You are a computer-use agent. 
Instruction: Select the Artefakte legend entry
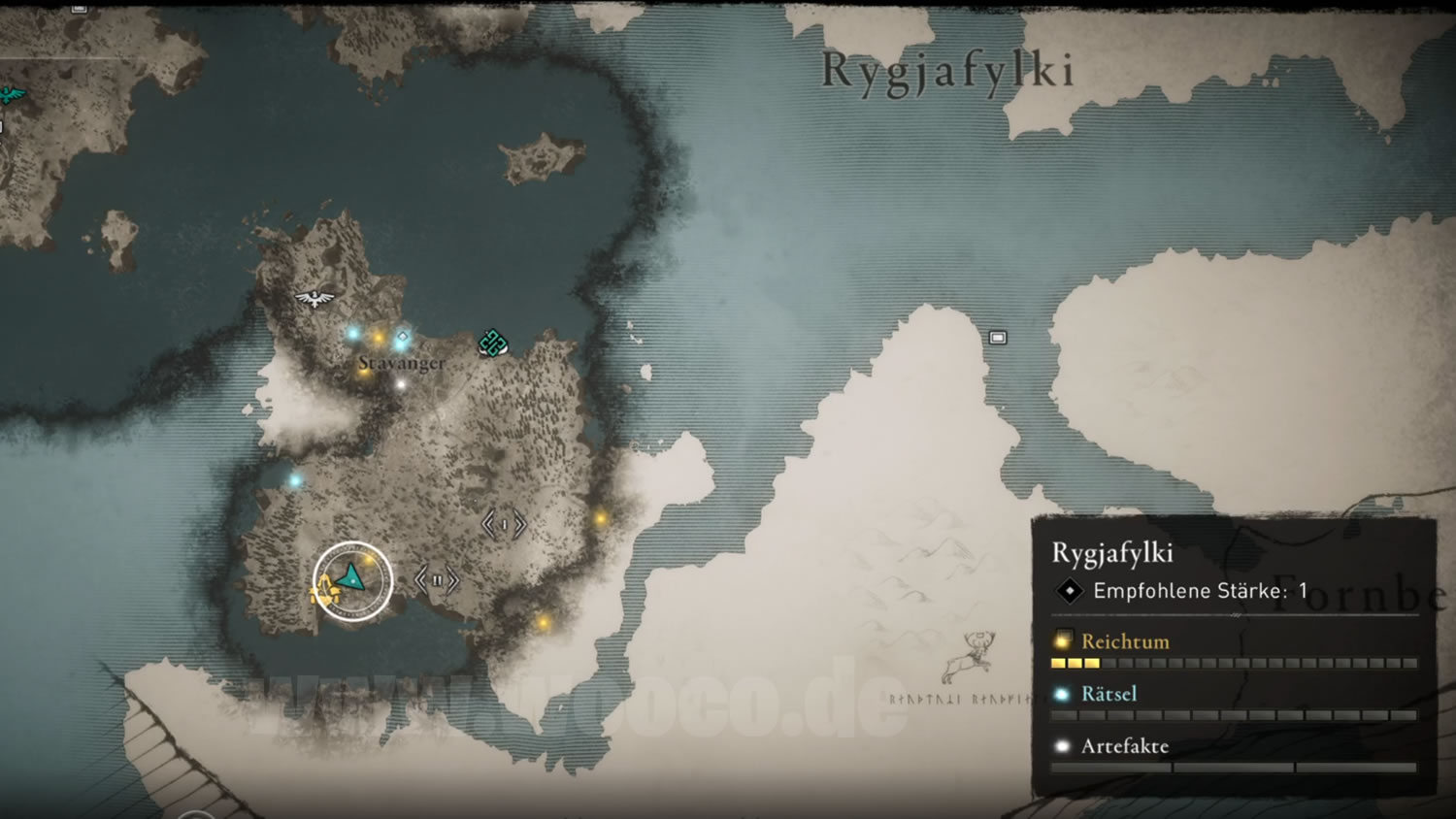coord(1124,746)
